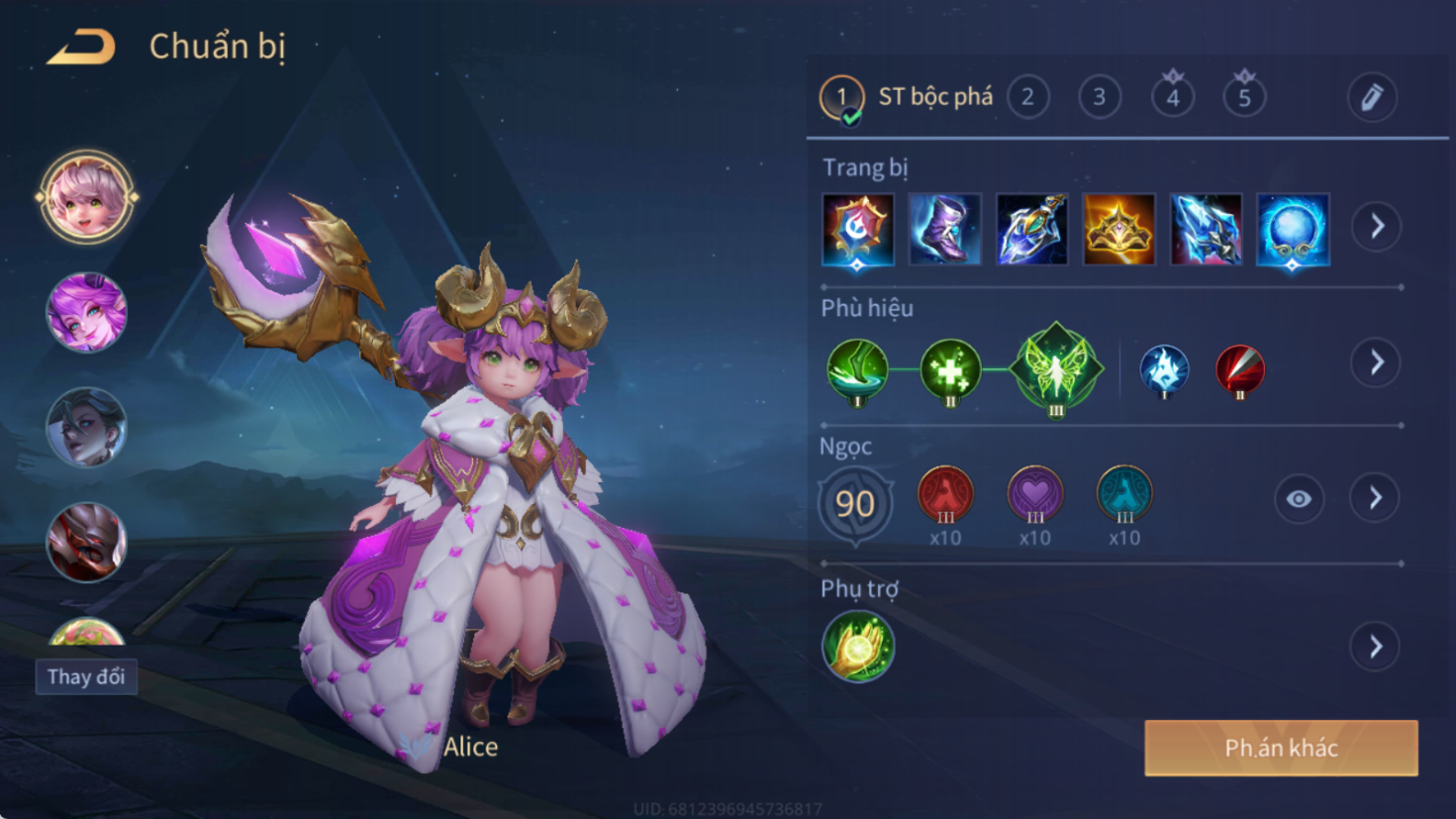Select the ST bộc phá preset 1 tab
This screenshot has height=819, width=1456.
point(842,97)
